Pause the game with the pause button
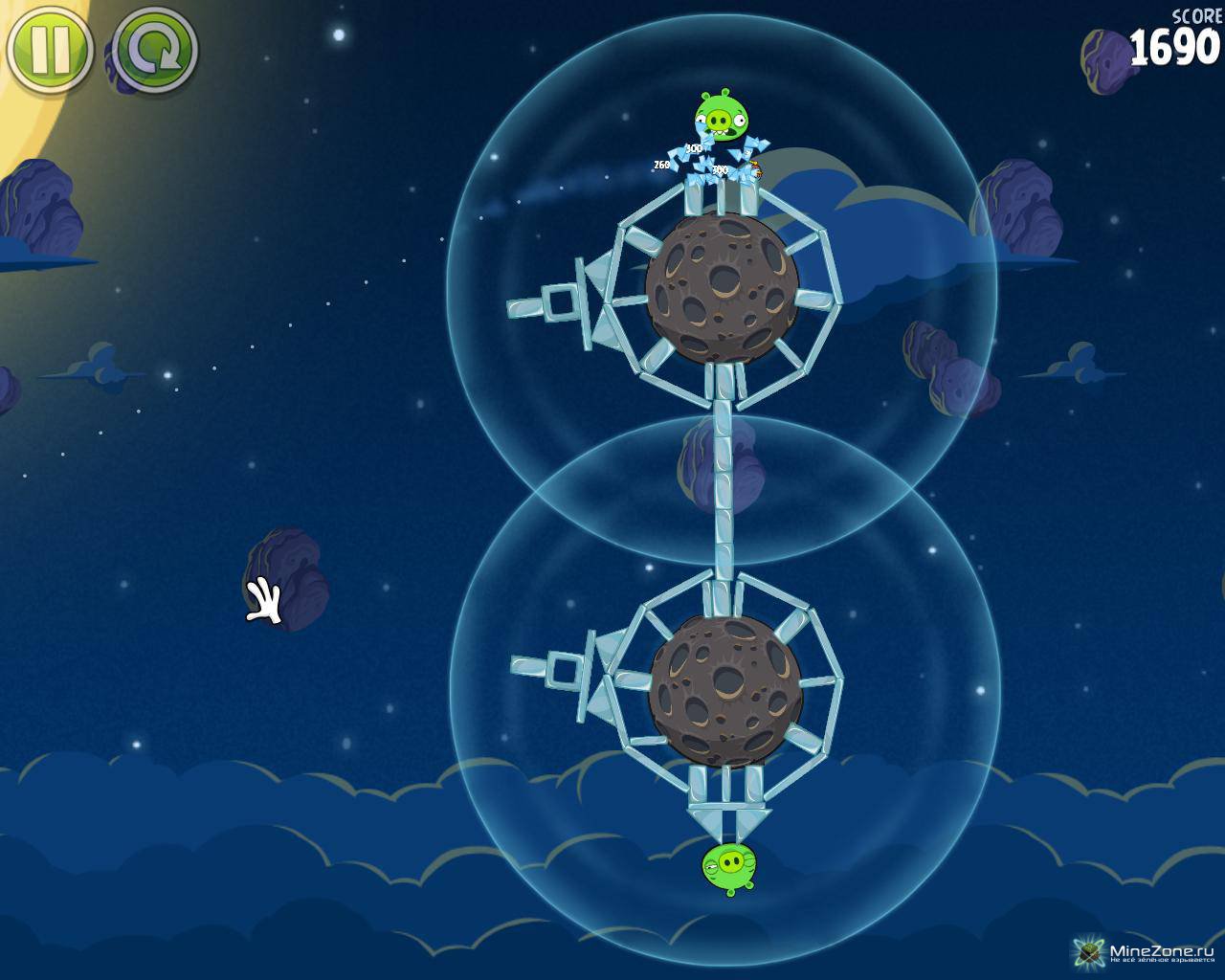The image size is (1225, 980). (48, 50)
